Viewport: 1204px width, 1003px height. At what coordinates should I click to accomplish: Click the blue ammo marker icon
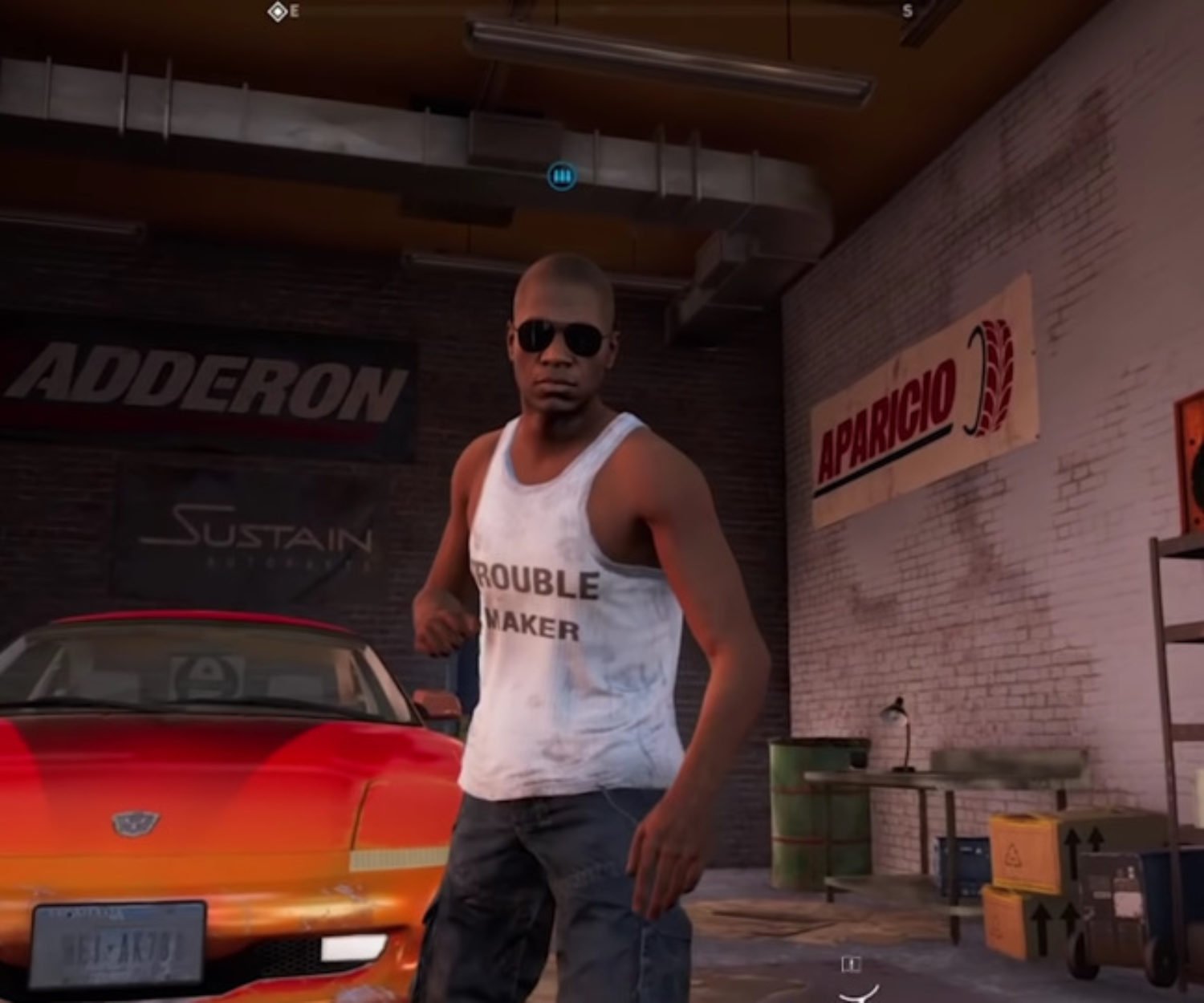[x=562, y=176]
